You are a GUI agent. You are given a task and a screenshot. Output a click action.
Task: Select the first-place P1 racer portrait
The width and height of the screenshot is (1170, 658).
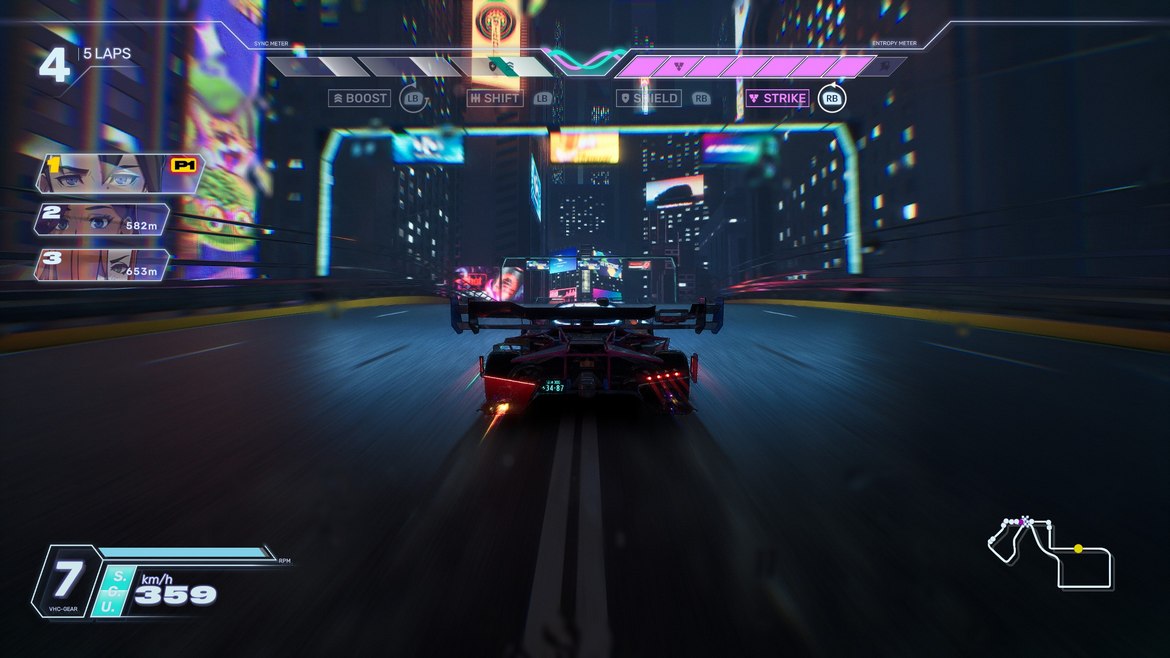click(120, 172)
